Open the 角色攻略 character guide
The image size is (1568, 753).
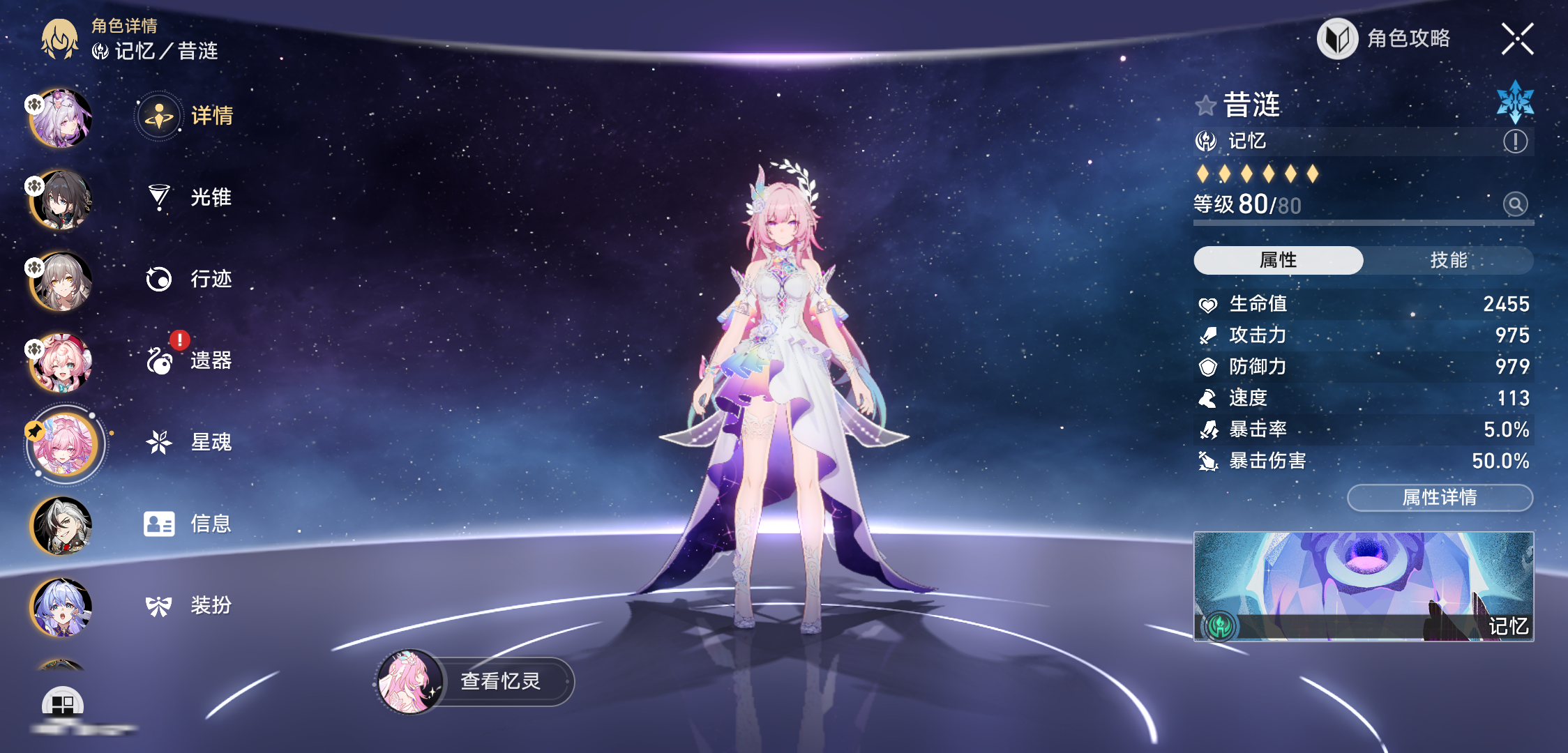click(1385, 38)
